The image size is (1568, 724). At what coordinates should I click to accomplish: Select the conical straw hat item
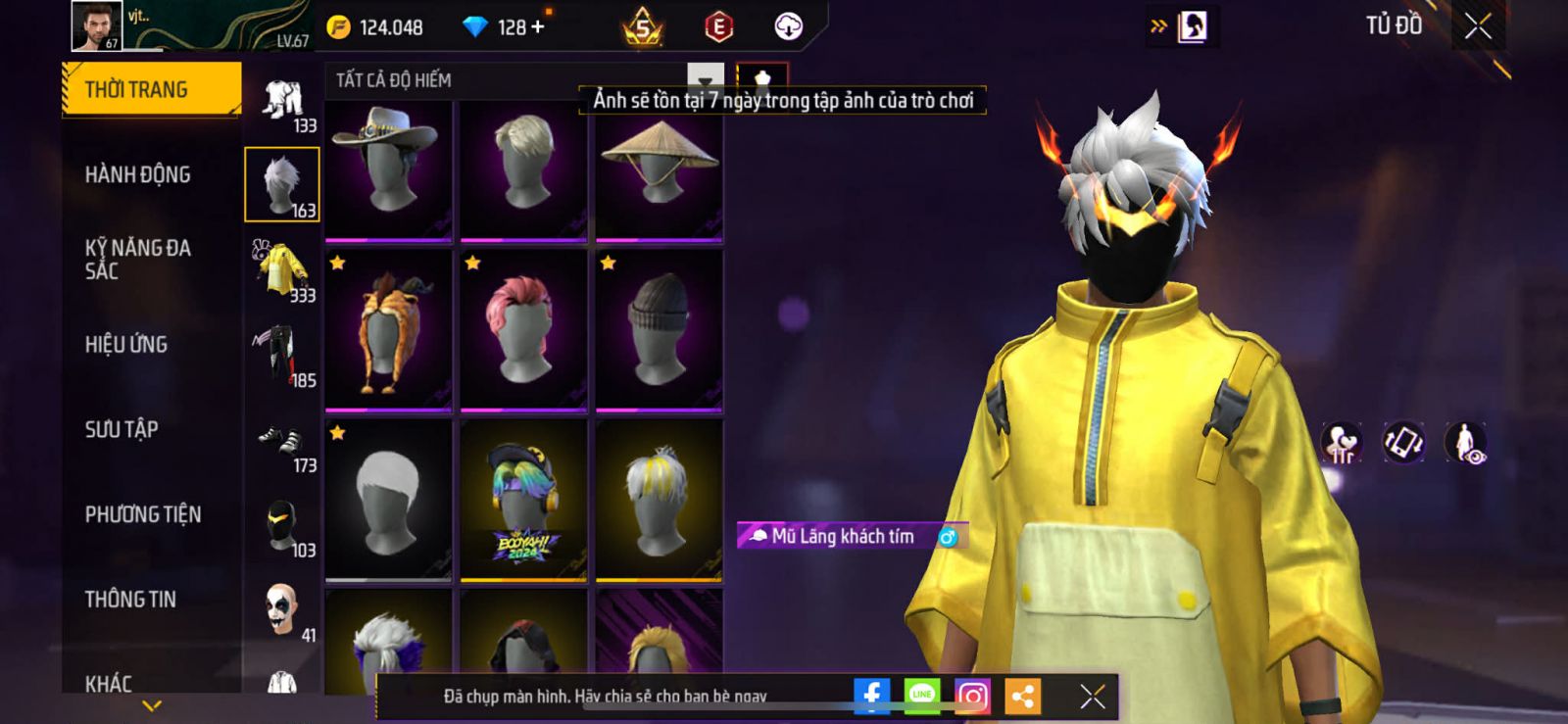click(659, 169)
